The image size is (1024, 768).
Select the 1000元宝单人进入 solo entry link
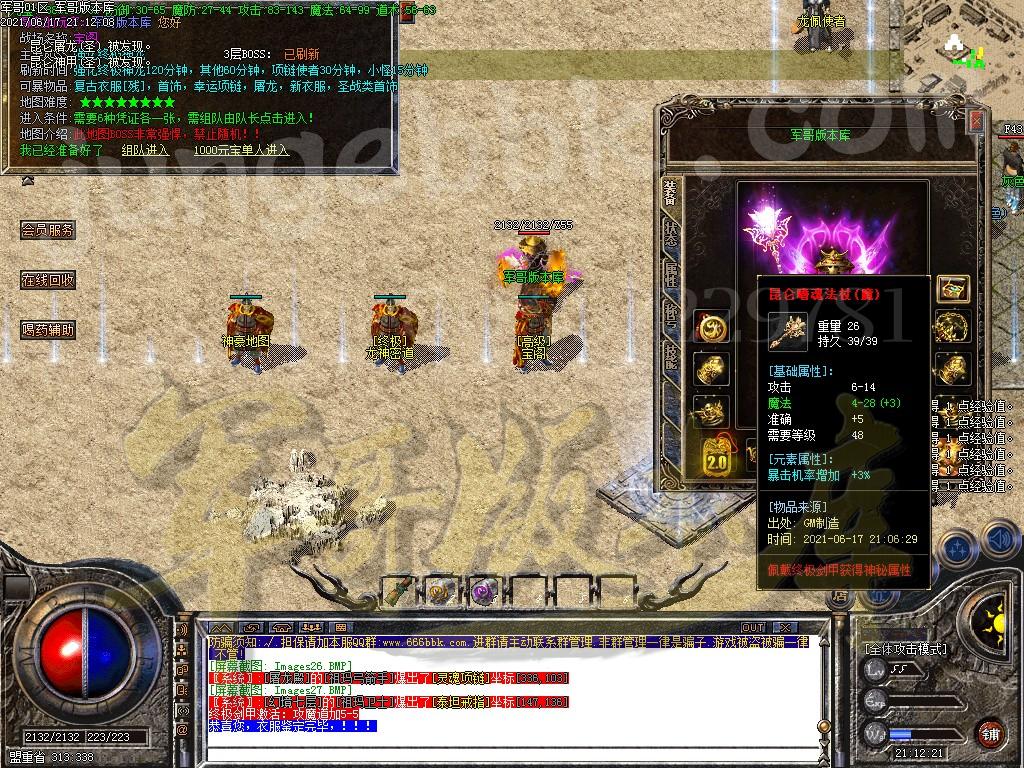pos(241,150)
